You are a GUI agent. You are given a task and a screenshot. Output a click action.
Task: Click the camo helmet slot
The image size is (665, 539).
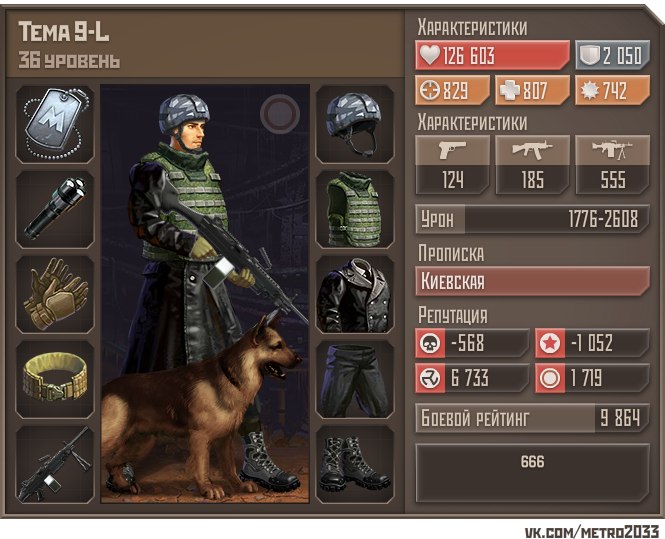tap(355, 124)
